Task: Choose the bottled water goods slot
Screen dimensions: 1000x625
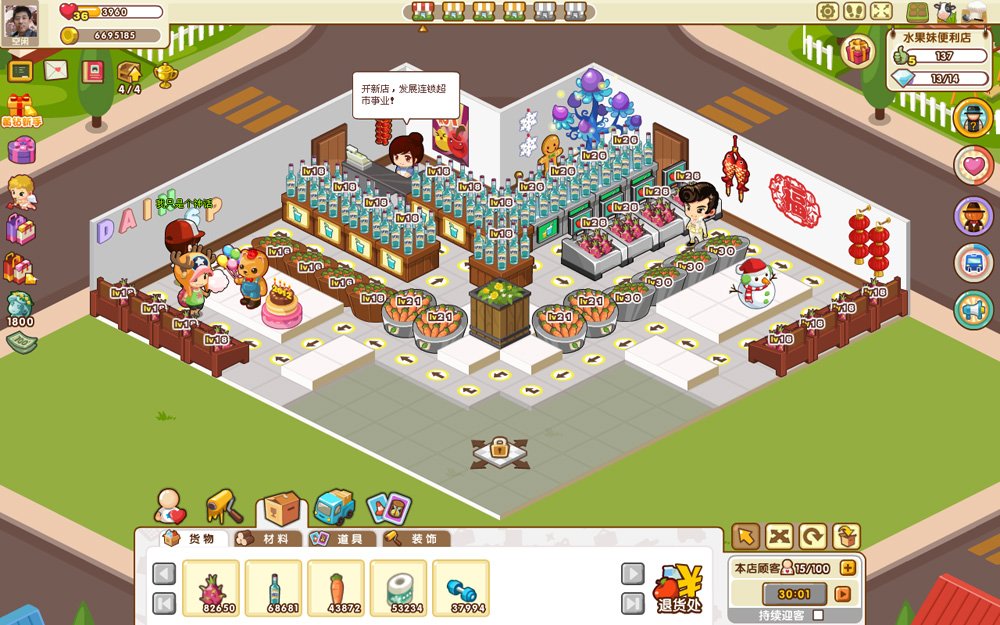Action: 273,588
